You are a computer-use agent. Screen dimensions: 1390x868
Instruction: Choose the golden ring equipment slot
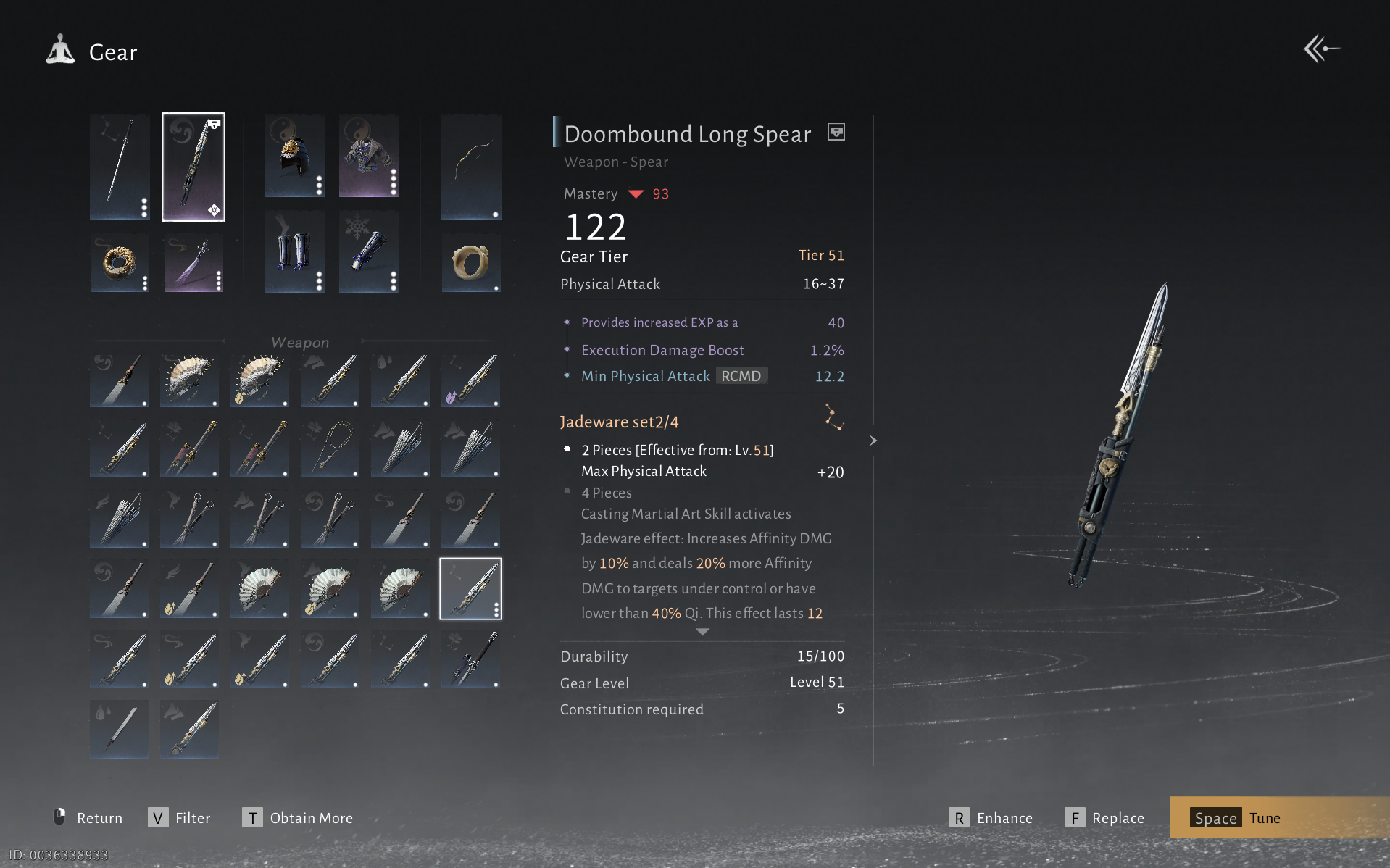471,262
